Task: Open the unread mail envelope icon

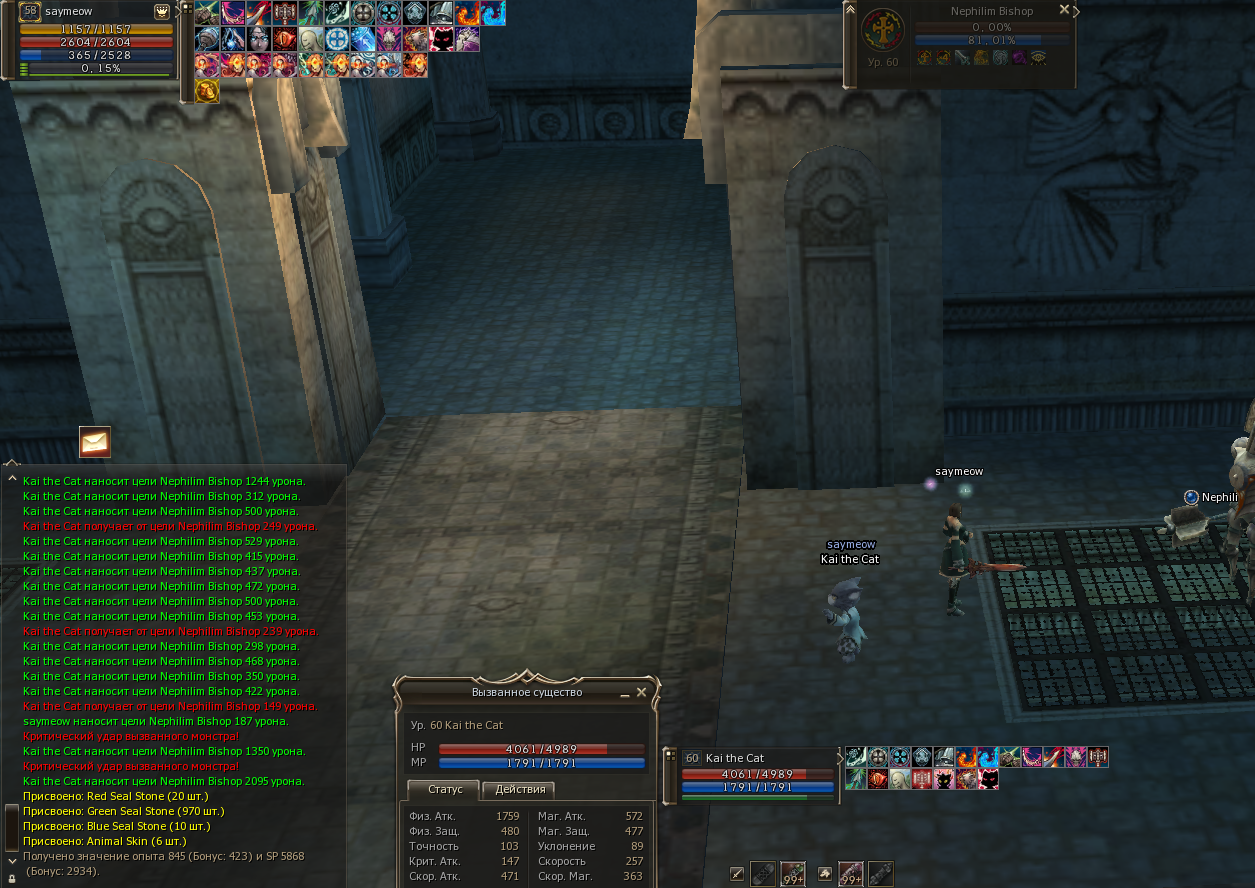Action: [x=95, y=441]
